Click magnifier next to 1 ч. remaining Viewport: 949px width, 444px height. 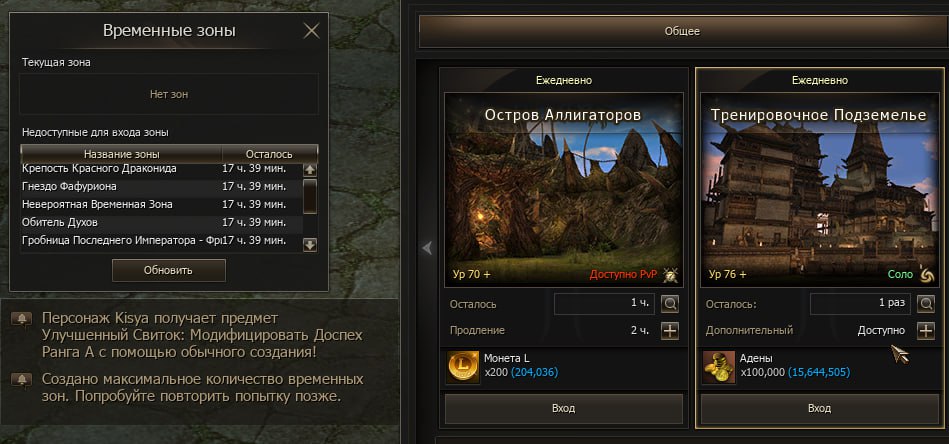pos(671,304)
